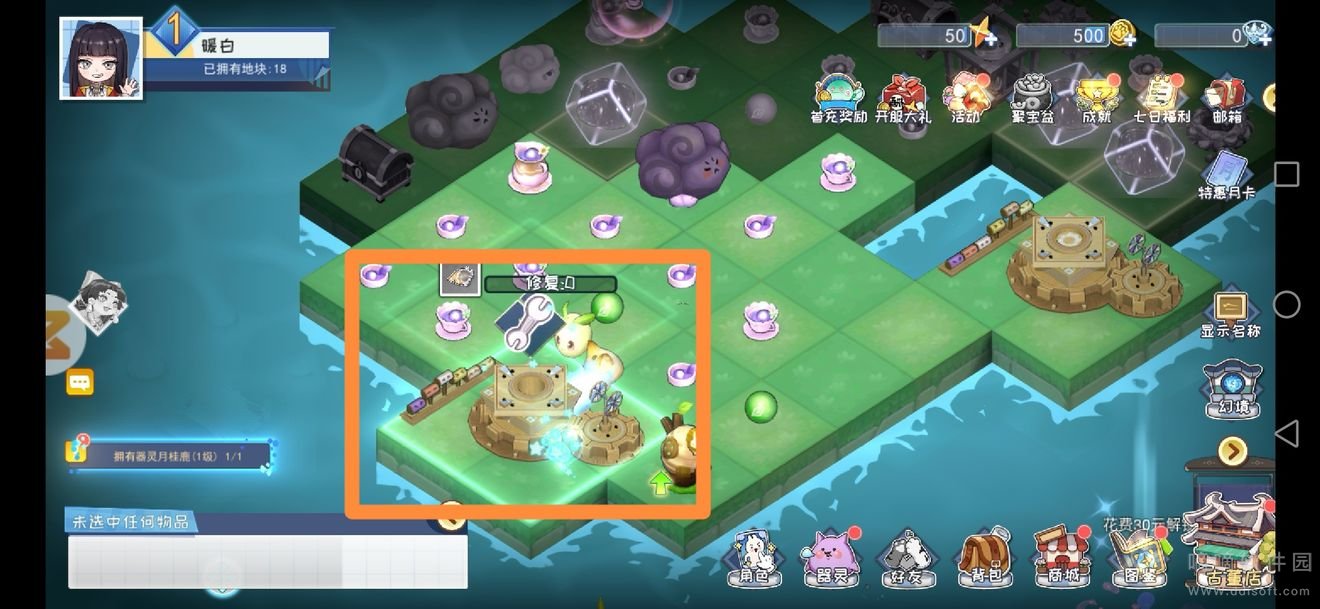Open the 特惠月卡 monthly card offer

[x=1226, y=176]
